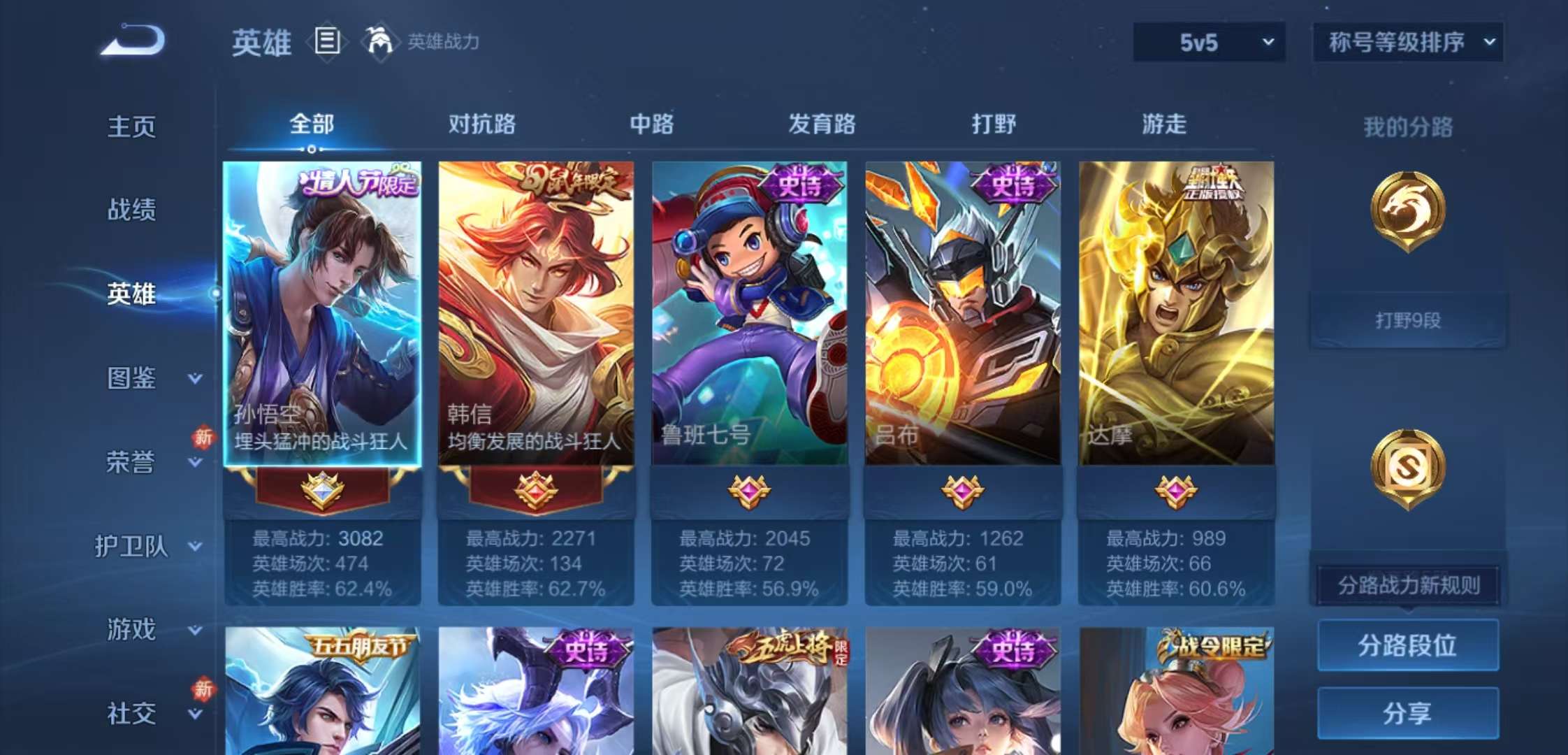This screenshot has width=1568, height=755.
Task: Open the 5v5 mode dropdown
Action: 1209,42
